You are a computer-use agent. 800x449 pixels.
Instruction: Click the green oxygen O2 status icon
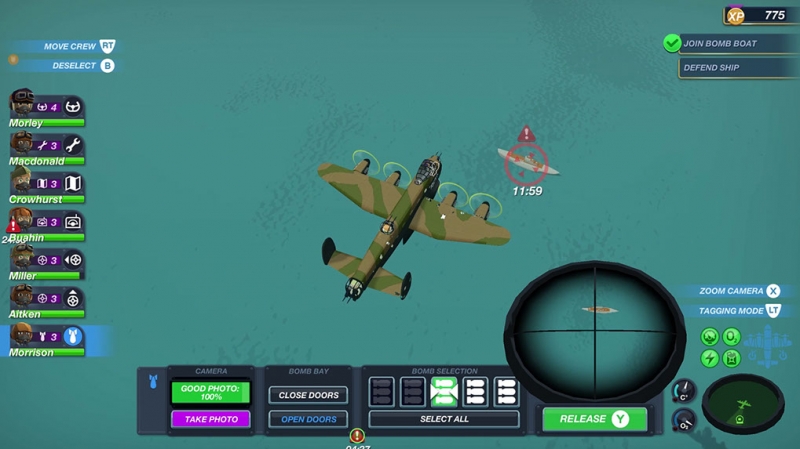click(x=732, y=337)
